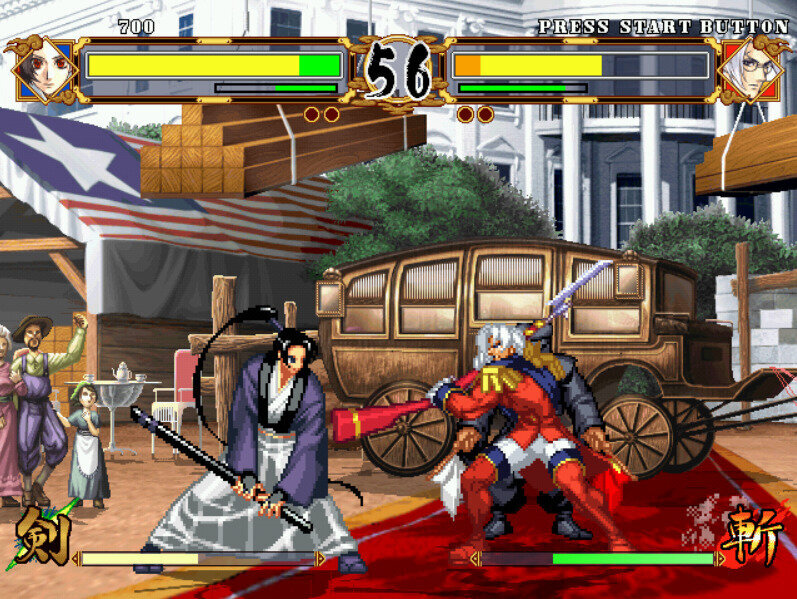Click the player one character portrait
This screenshot has height=599, width=797.
(43, 70)
